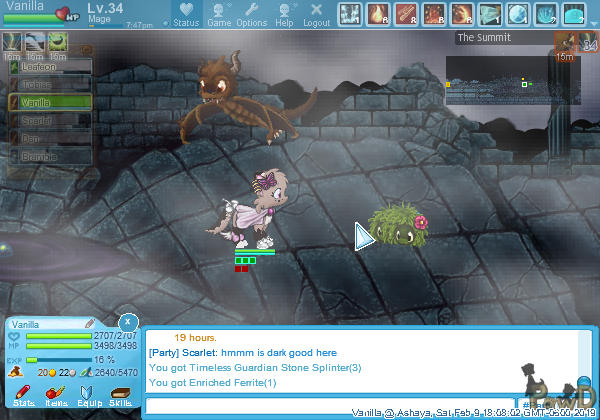Log out using the Logout button
The width and height of the screenshot is (600, 420).
[316, 15]
